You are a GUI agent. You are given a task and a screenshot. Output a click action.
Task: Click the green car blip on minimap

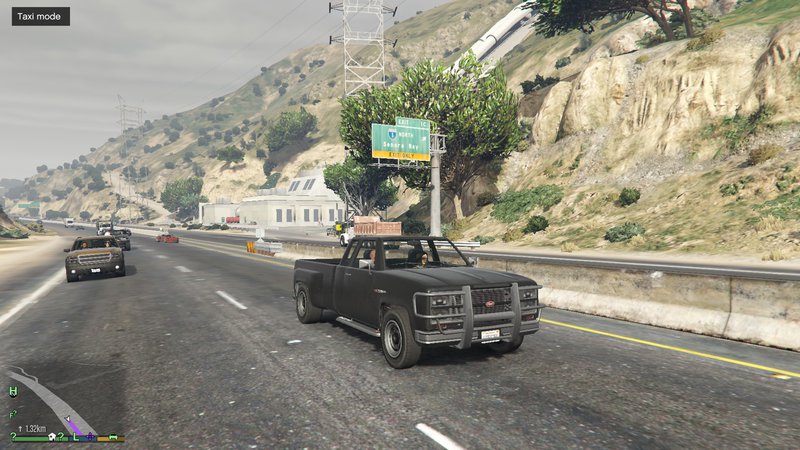[x=114, y=436]
